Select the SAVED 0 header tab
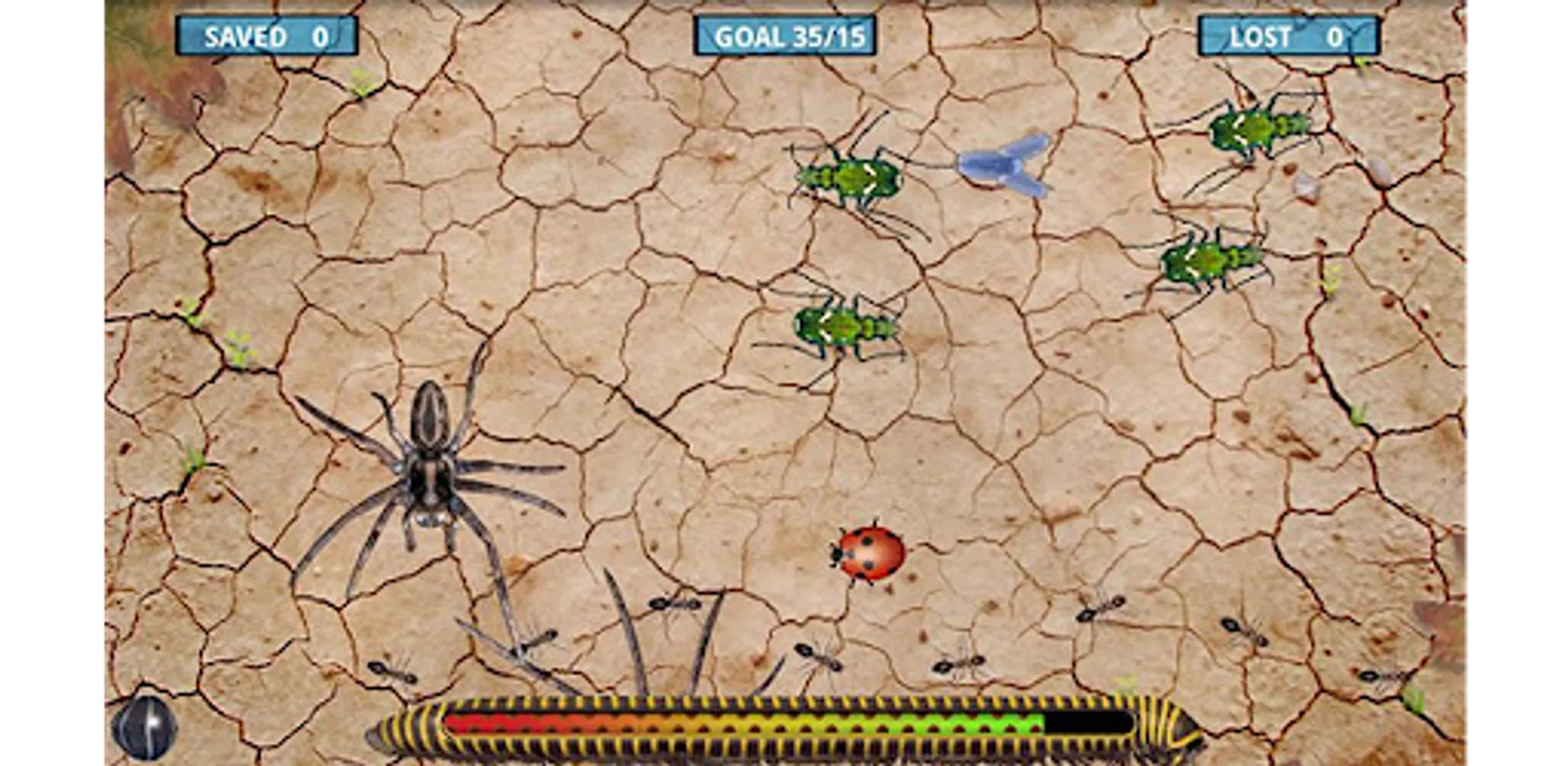Image resolution: width=1568 pixels, height=766 pixels. [x=266, y=36]
